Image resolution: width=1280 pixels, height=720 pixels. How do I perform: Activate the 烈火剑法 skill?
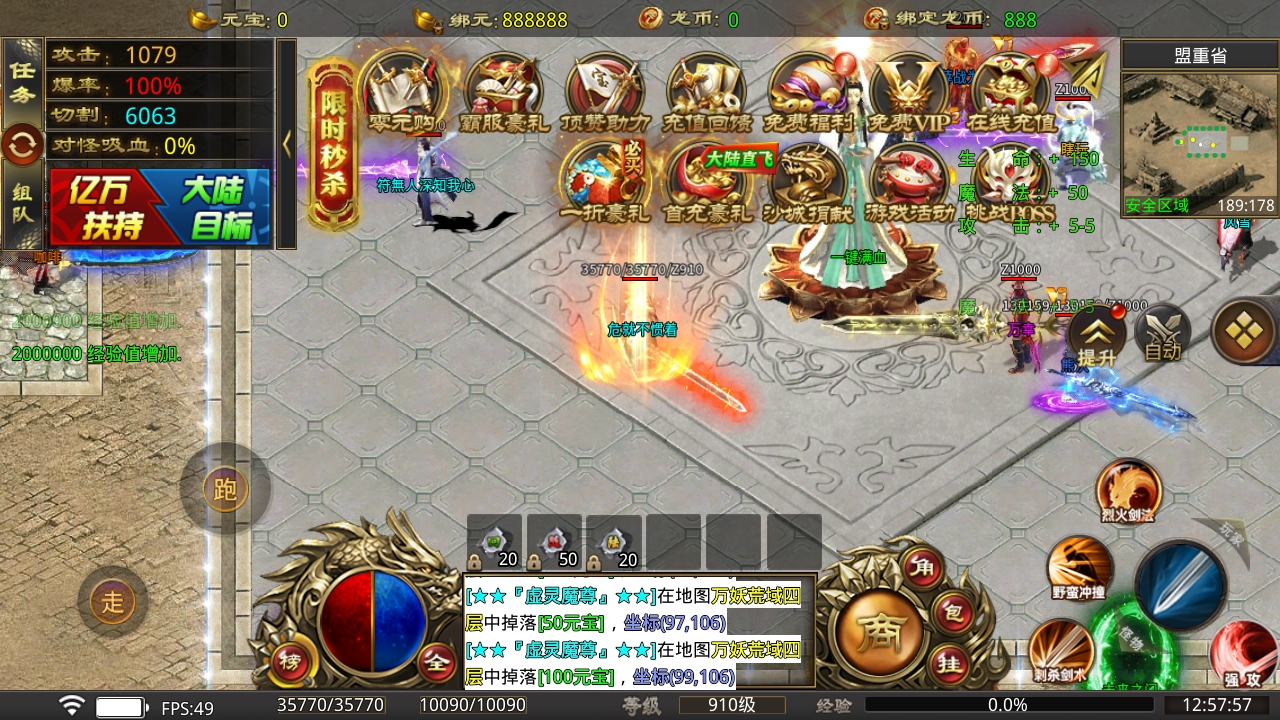click(x=1128, y=492)
